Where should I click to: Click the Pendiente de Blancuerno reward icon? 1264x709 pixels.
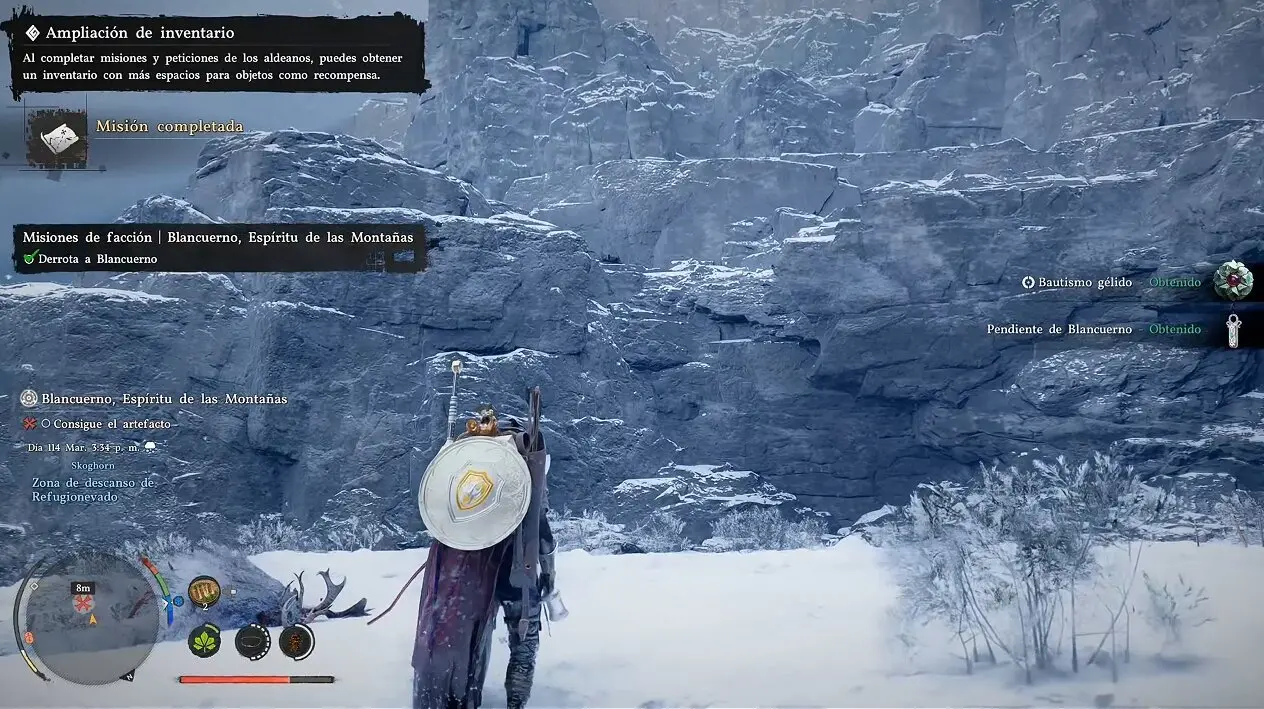click(x=1233, y=328)
